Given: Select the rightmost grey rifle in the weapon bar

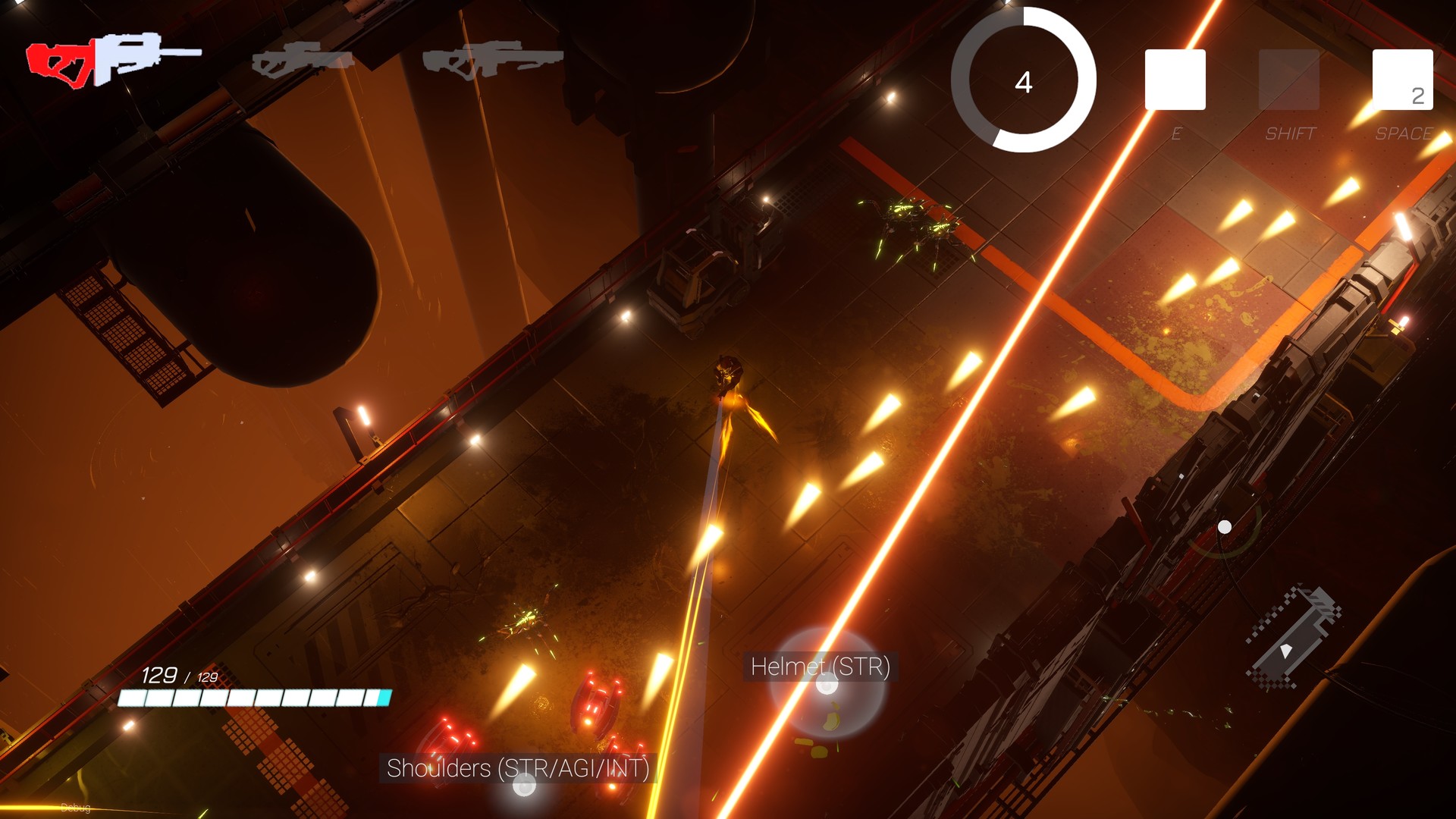Looking at the screenshot, I should pyautogui.click(x=493, y=61).
